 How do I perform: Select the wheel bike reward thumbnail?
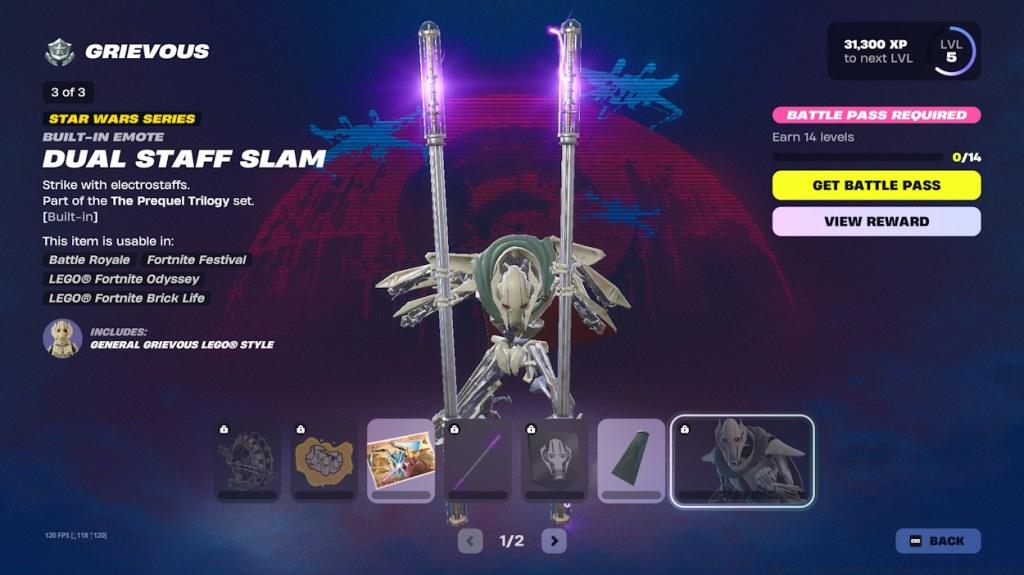(x=248, y=460)
